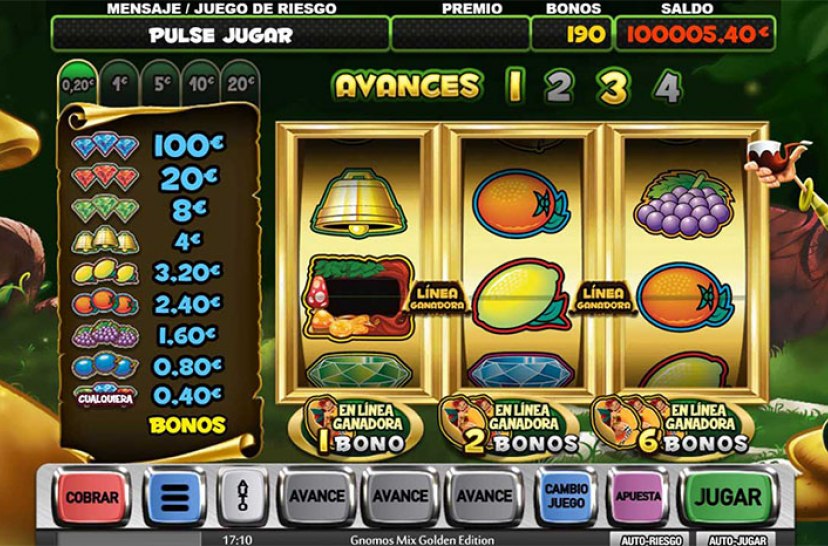Switch games with the CAMBIO JUEGO button

click(x=566, y=496)
